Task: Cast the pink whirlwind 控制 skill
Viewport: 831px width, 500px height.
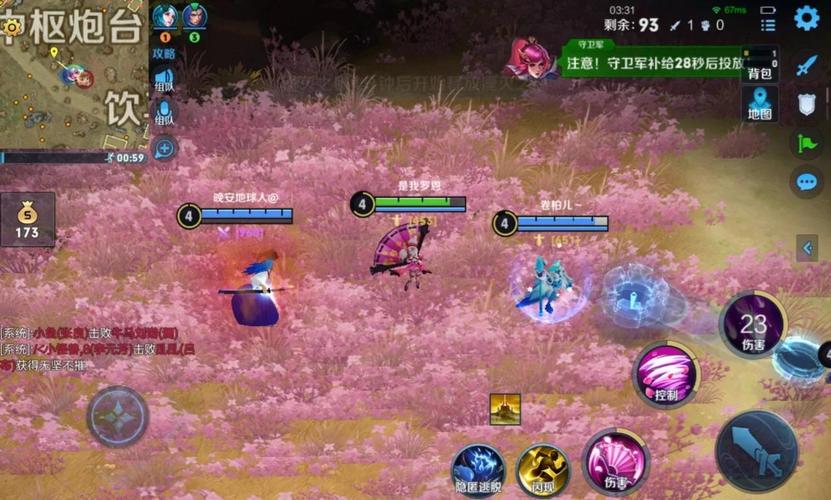Action: tap(666, 376)
